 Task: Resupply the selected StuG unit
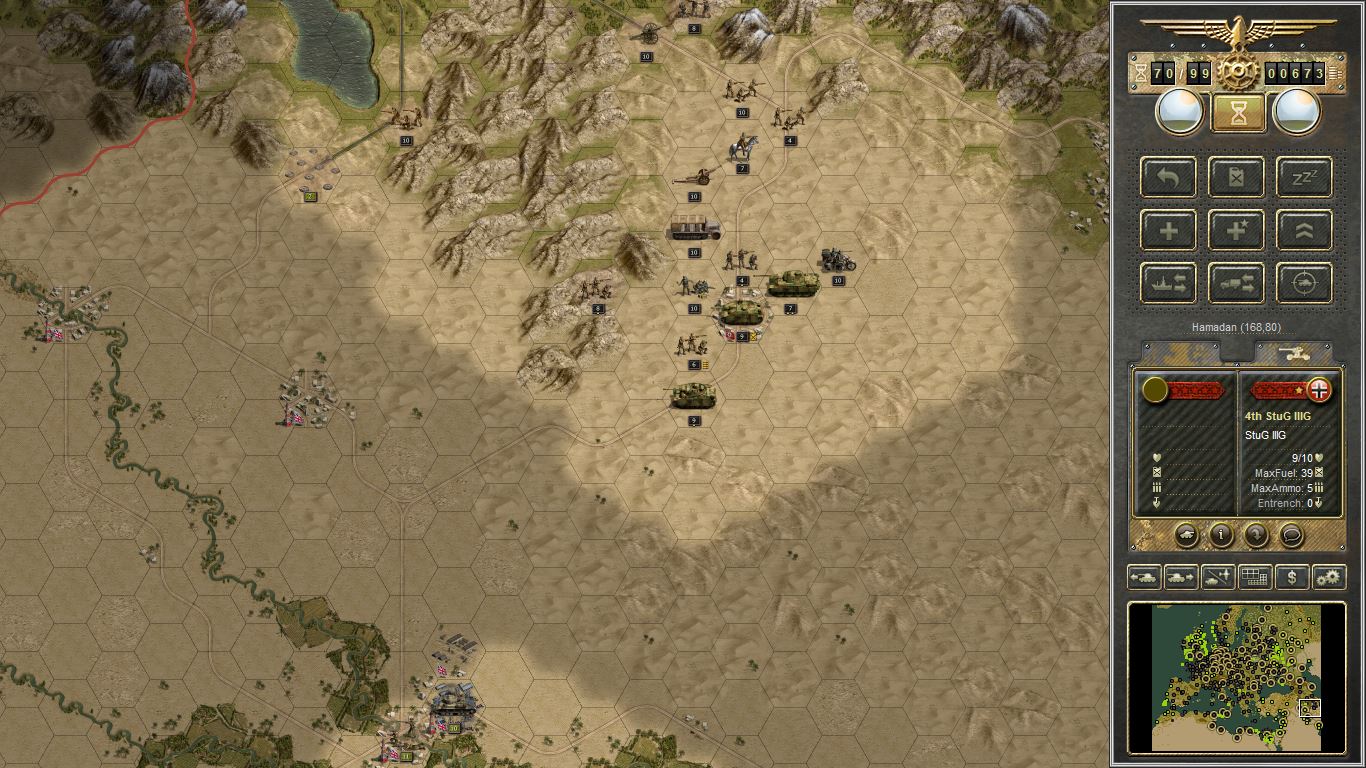[x=1236, y=177]
